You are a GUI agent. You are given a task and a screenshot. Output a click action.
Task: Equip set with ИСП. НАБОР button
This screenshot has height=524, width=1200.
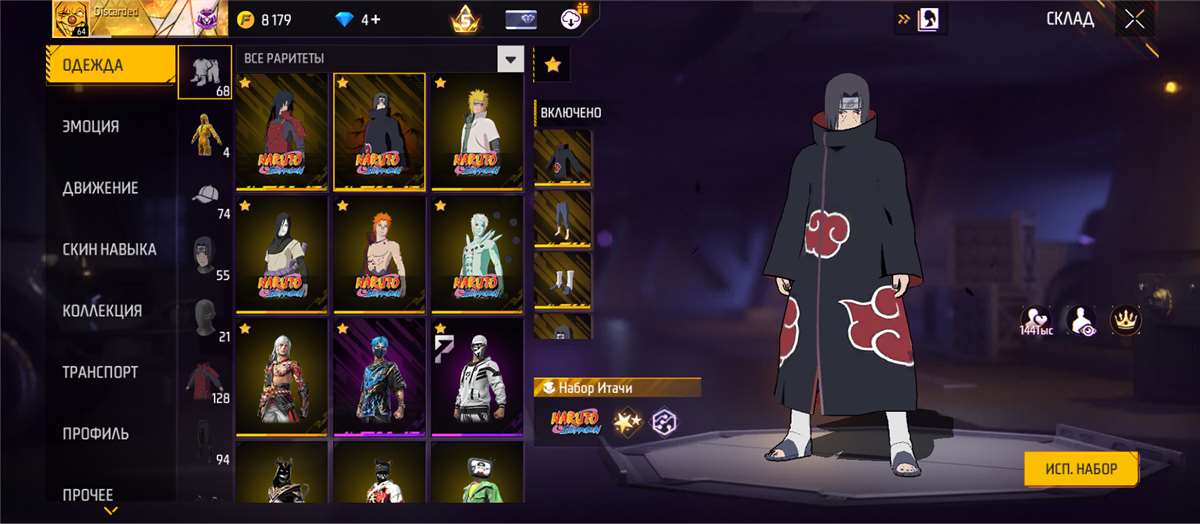(1082, 467)
